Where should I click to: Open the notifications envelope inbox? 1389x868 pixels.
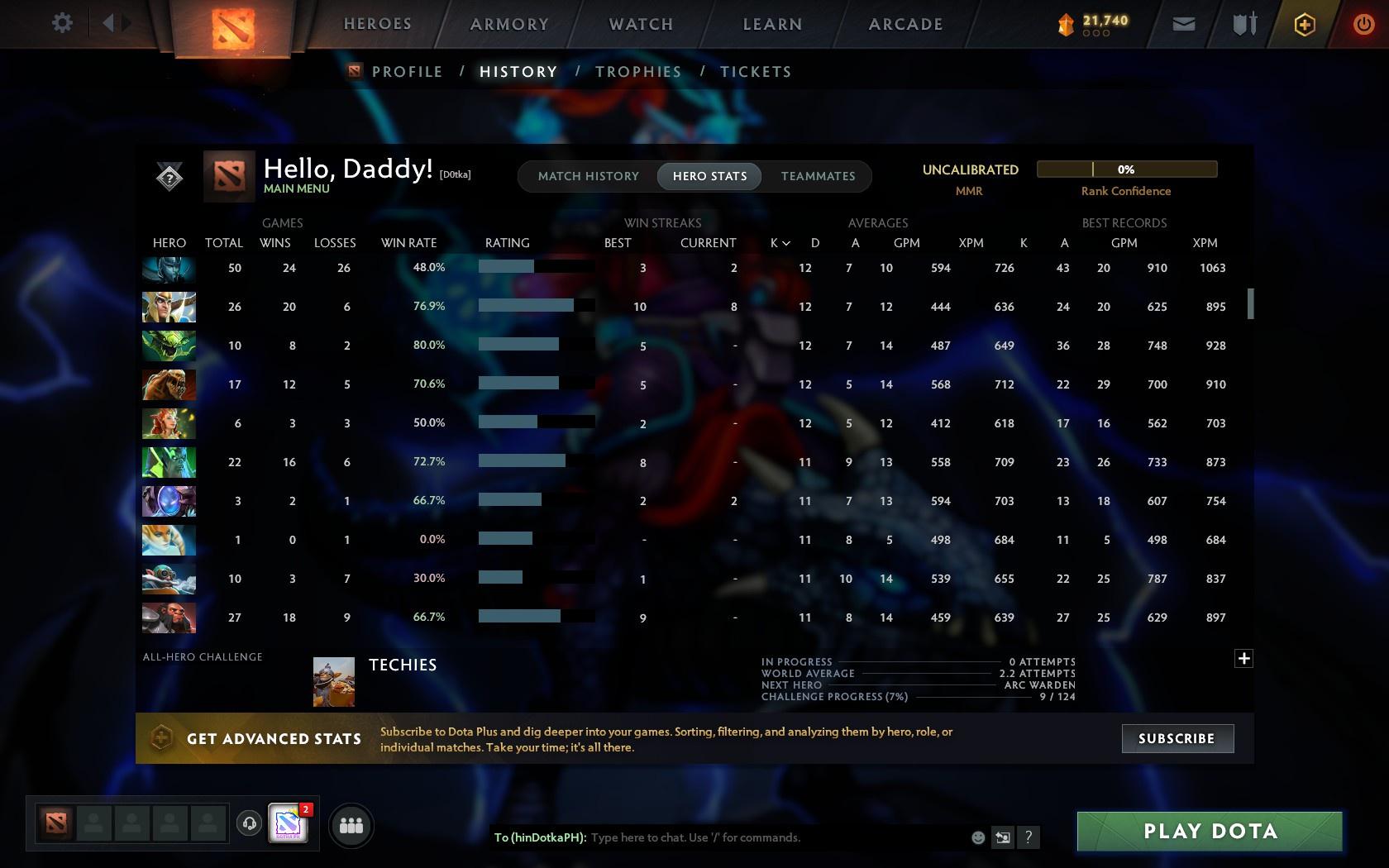[x=1184, y=24]
